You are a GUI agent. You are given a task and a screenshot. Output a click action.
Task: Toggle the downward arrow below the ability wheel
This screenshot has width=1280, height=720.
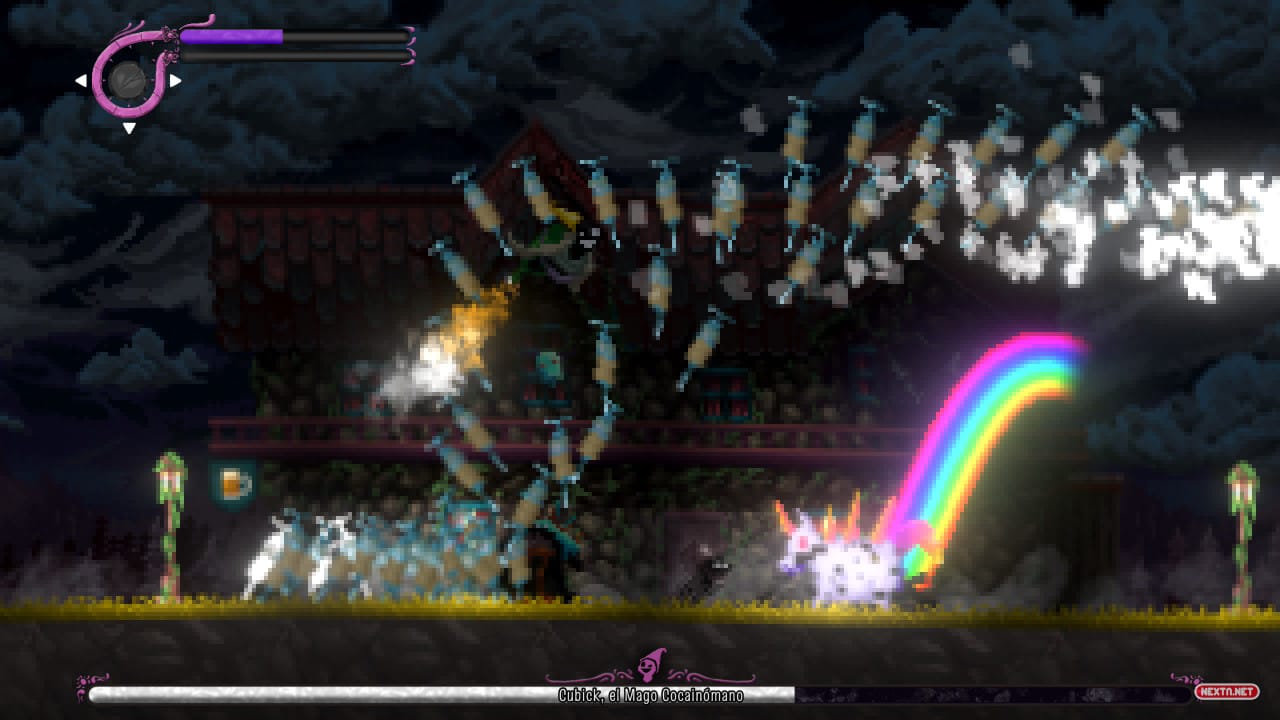[130, 128]
